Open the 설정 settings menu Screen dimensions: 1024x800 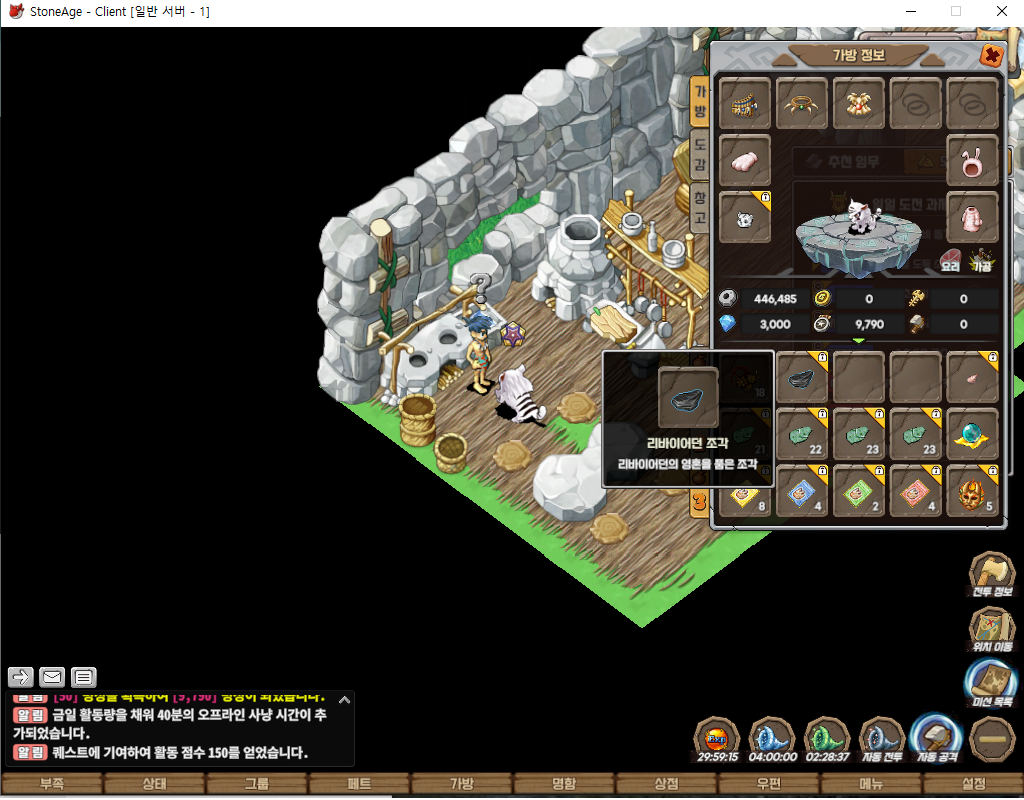point(972,784)
